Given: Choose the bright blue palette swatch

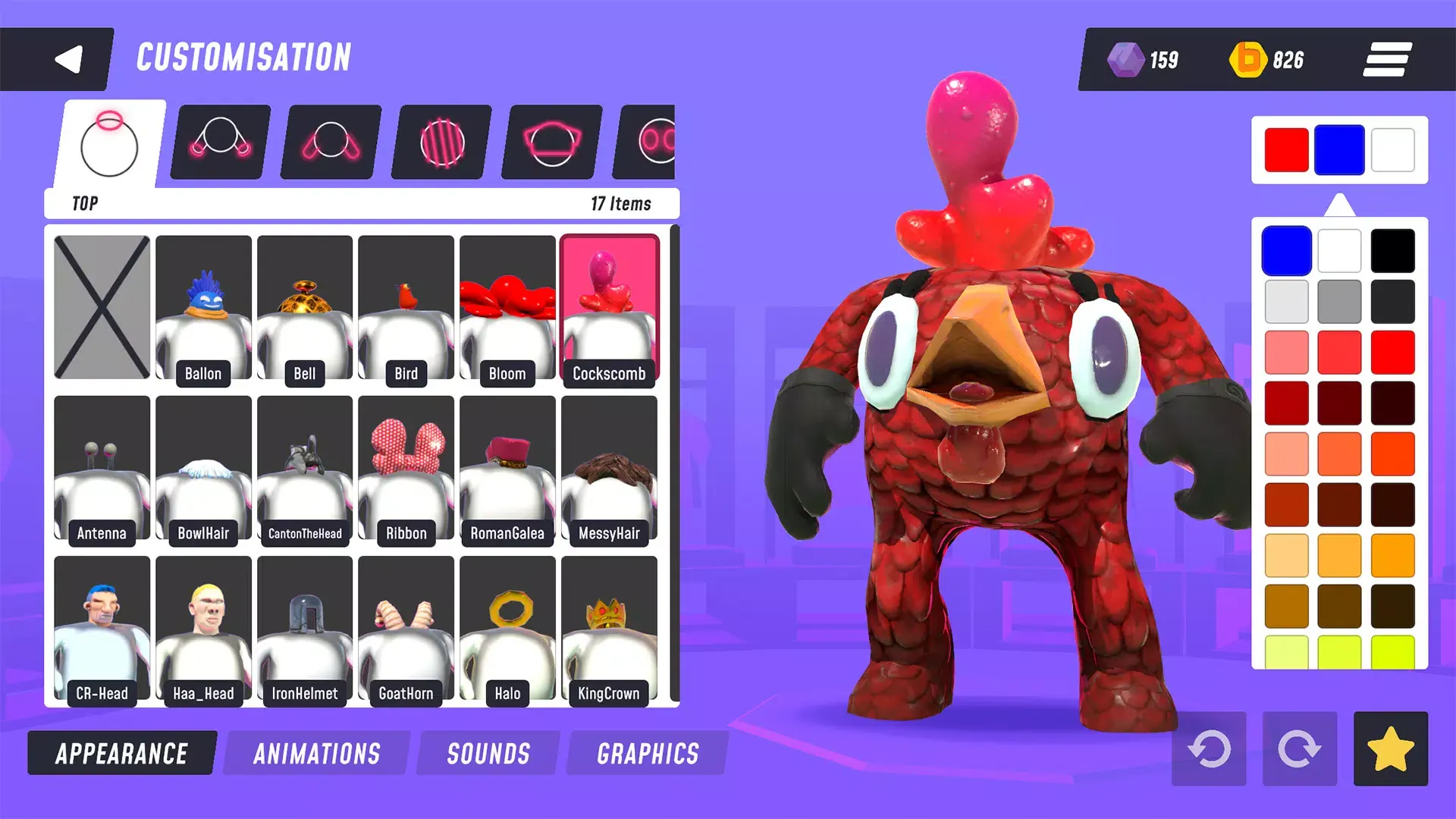Looking at the screenshot, I should tap(1286, 250).
